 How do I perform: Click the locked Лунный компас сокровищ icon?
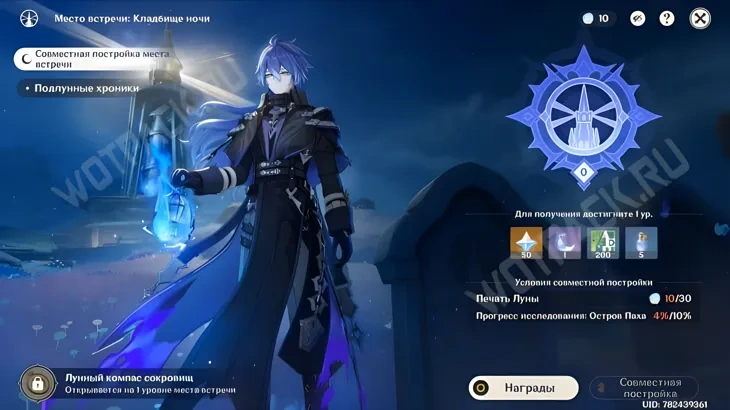(38, 383)
